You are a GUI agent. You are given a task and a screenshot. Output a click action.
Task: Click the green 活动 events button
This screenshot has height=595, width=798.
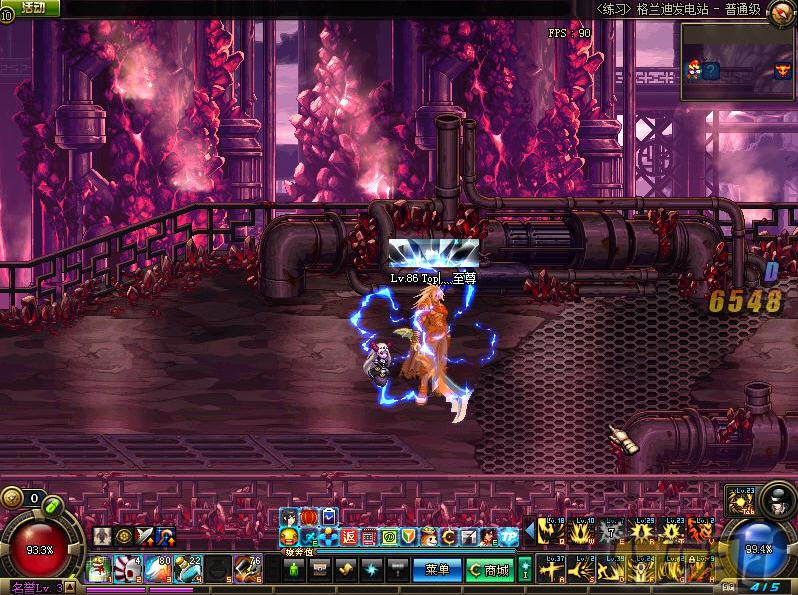(x=32, y=8)
